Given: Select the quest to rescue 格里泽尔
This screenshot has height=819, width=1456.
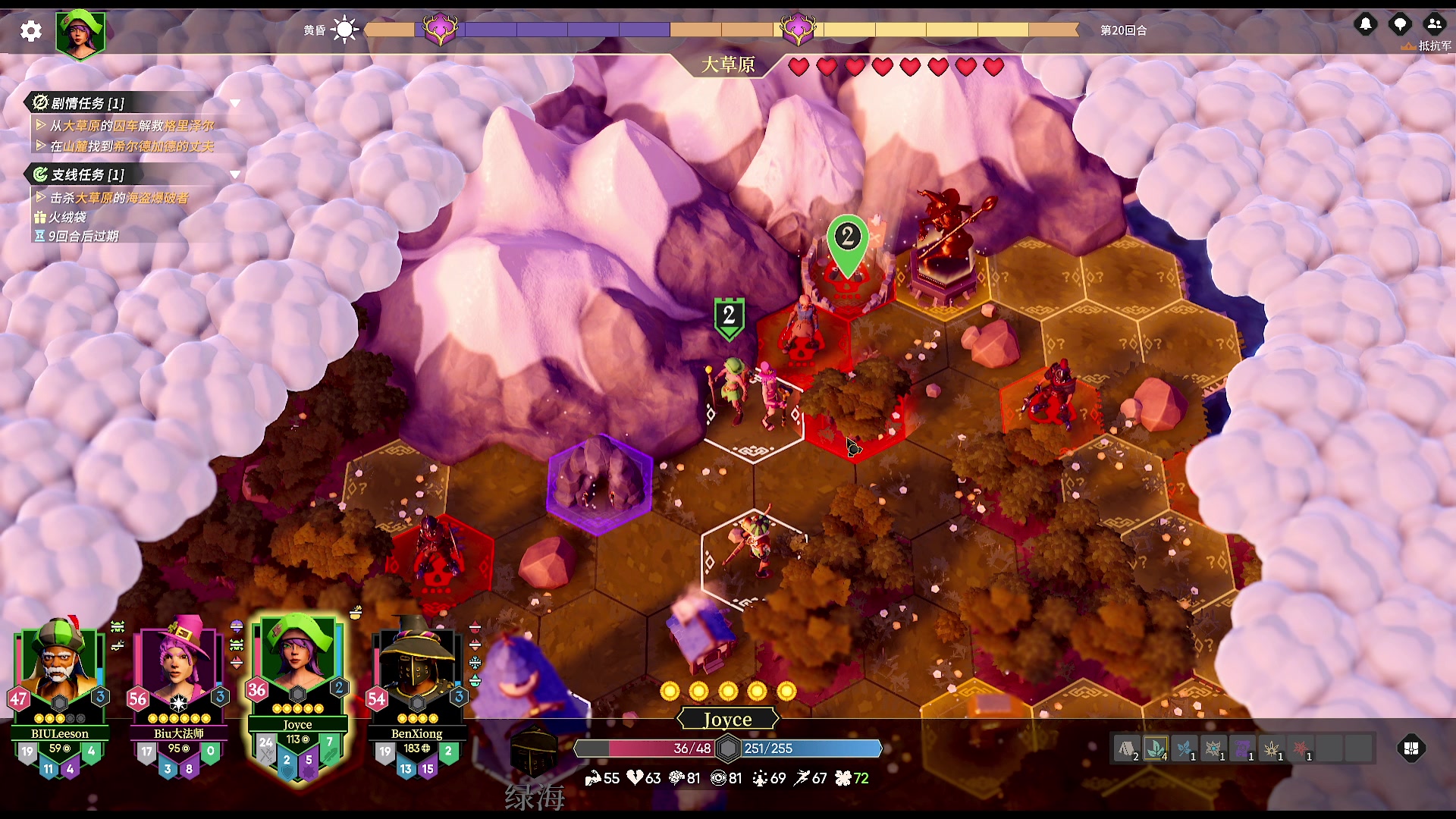Looking at the screenshot, I should coord(132,126).
